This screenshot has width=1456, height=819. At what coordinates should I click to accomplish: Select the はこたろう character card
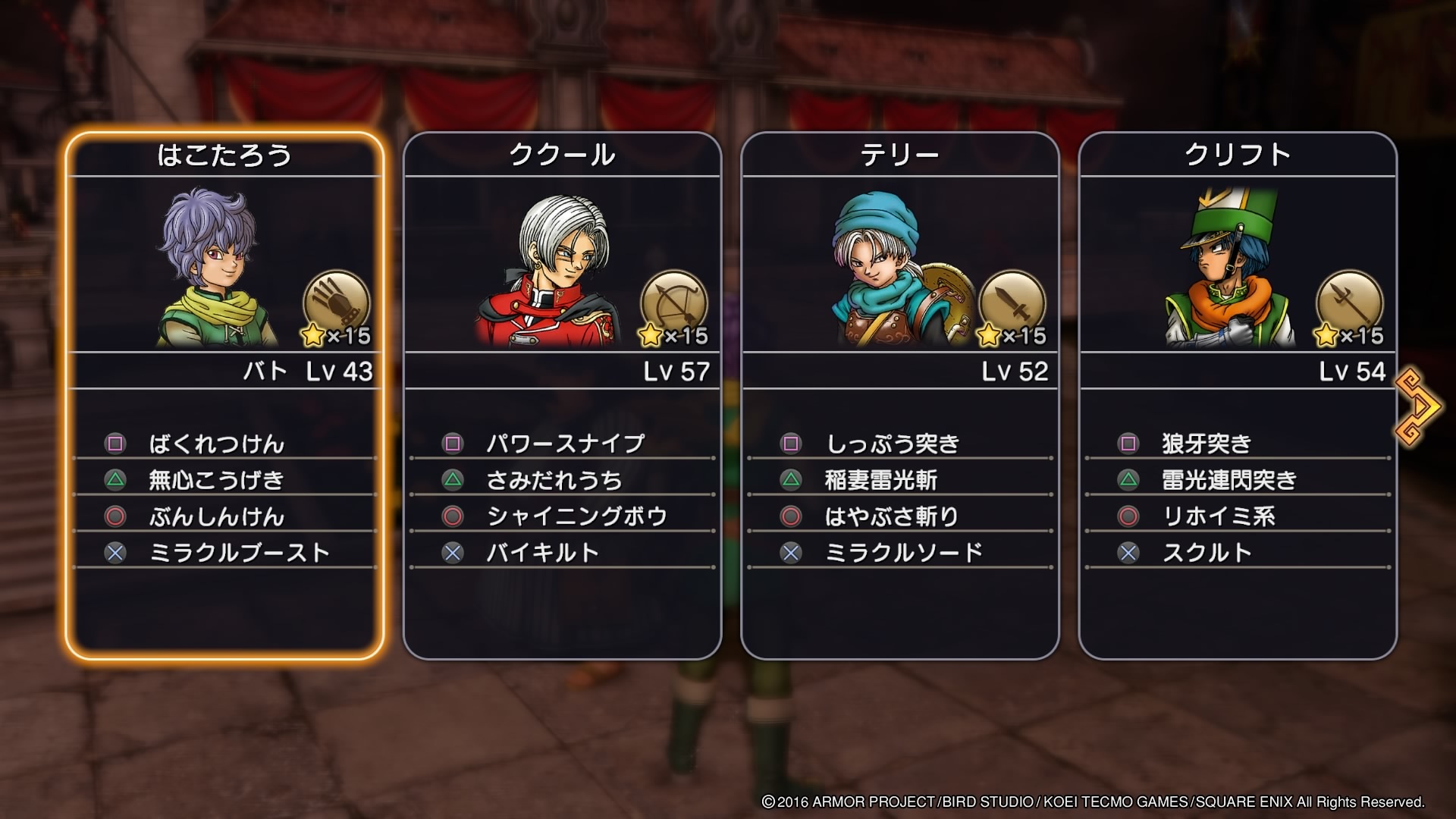click(x=224, y=394)
